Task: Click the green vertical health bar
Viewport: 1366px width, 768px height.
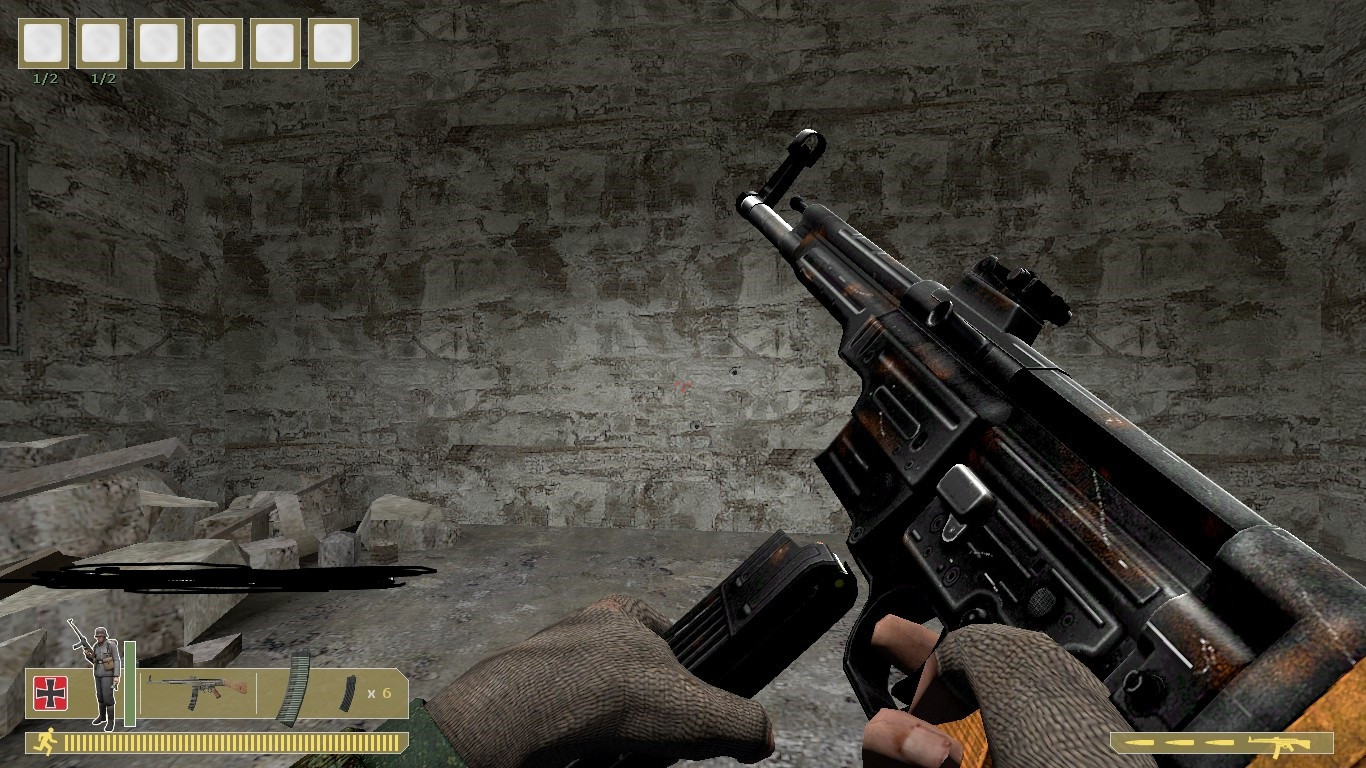Action: pos(130,684)
